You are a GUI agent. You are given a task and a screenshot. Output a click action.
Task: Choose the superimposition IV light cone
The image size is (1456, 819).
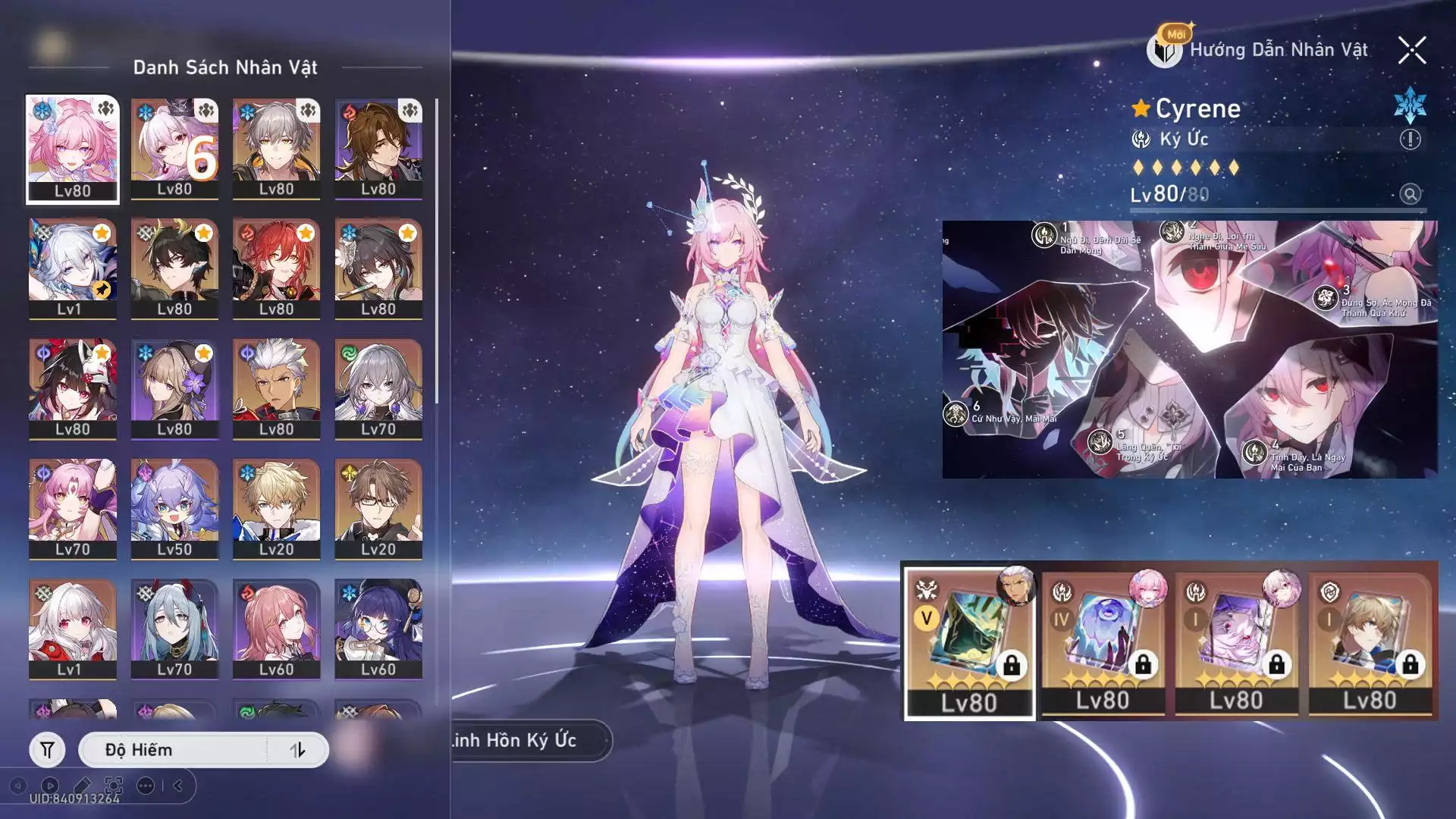[x=1103, y=642]
